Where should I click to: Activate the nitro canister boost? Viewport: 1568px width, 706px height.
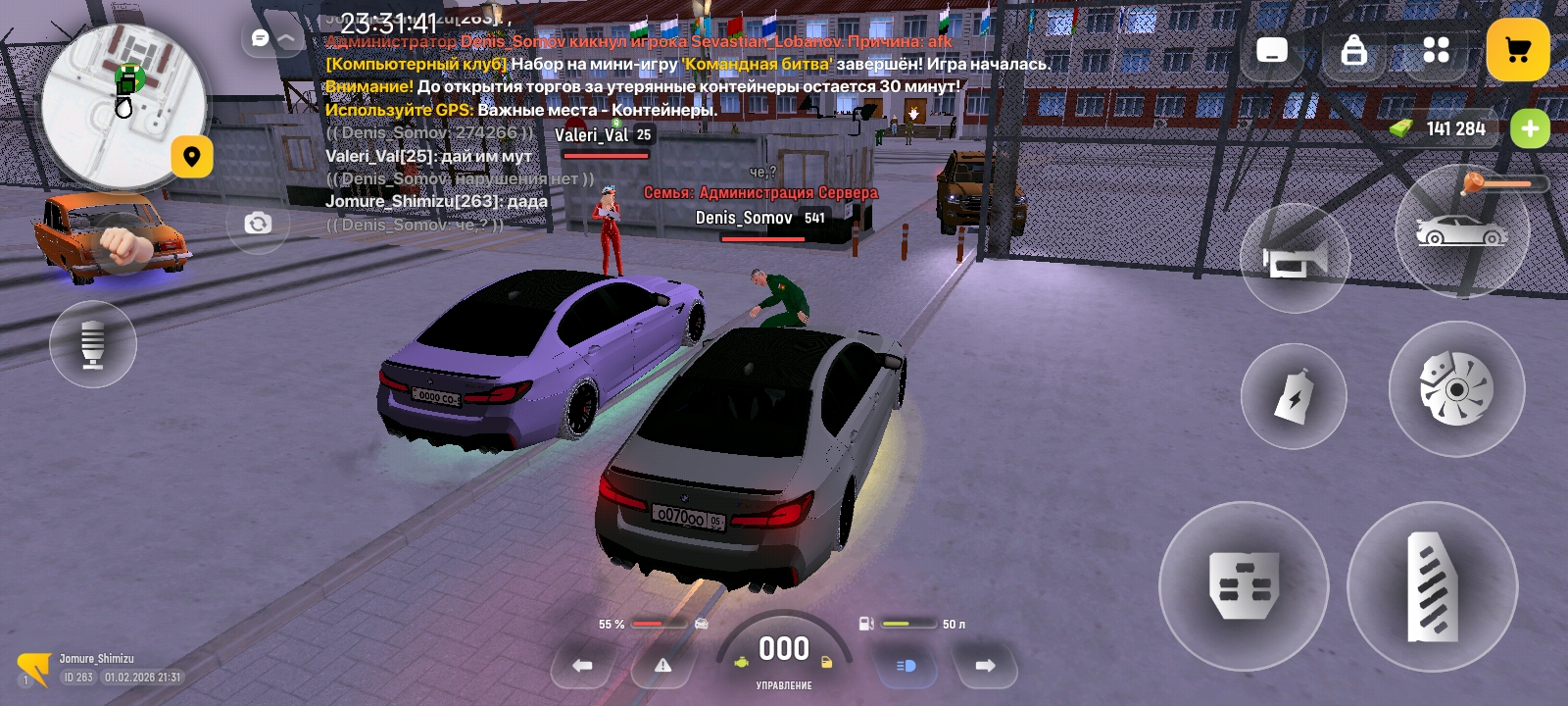click(x=1294, y=397)
